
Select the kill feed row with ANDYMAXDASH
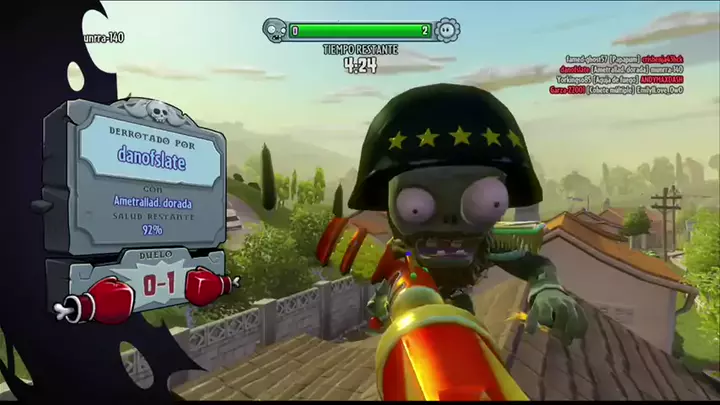point(630,79)
